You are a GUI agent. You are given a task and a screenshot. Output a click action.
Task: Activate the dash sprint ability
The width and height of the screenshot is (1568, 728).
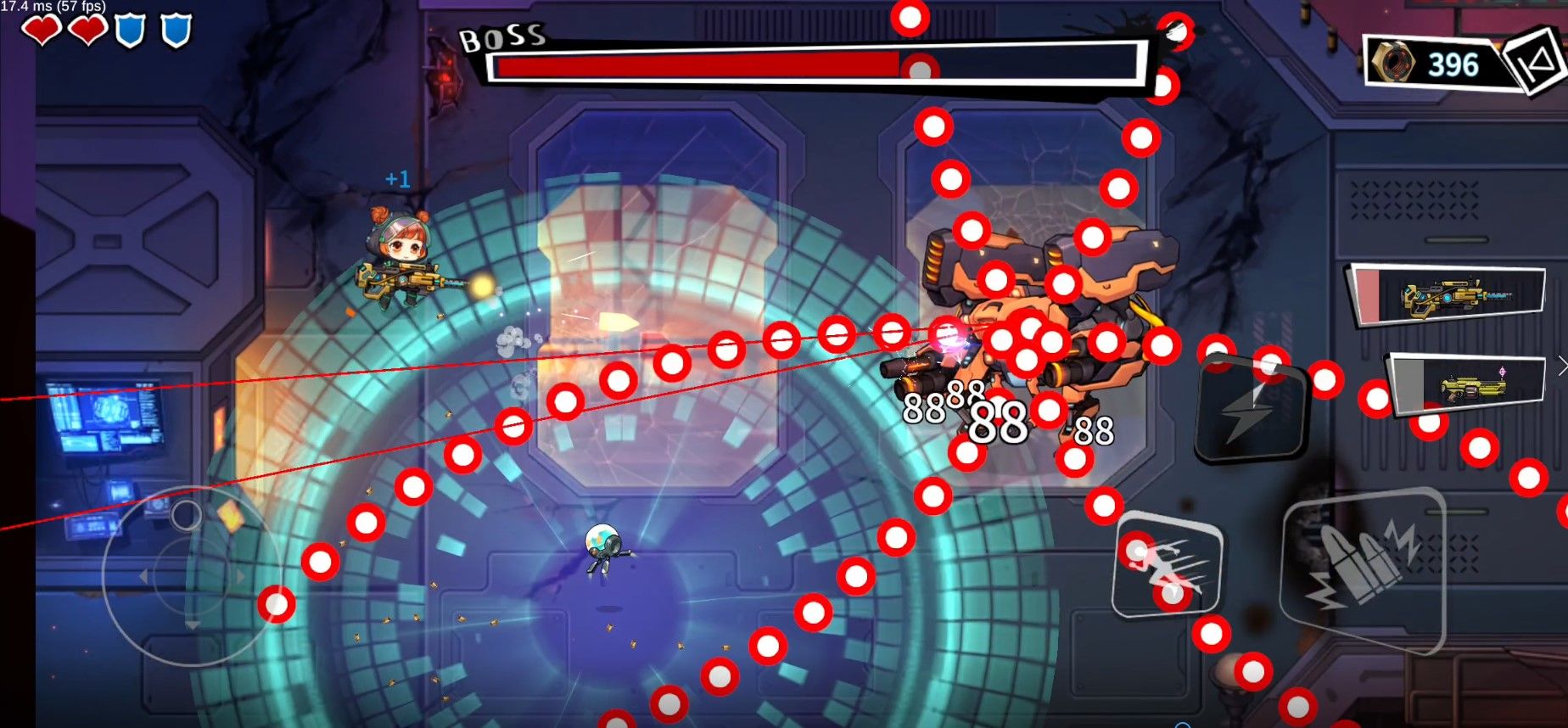1168,564
